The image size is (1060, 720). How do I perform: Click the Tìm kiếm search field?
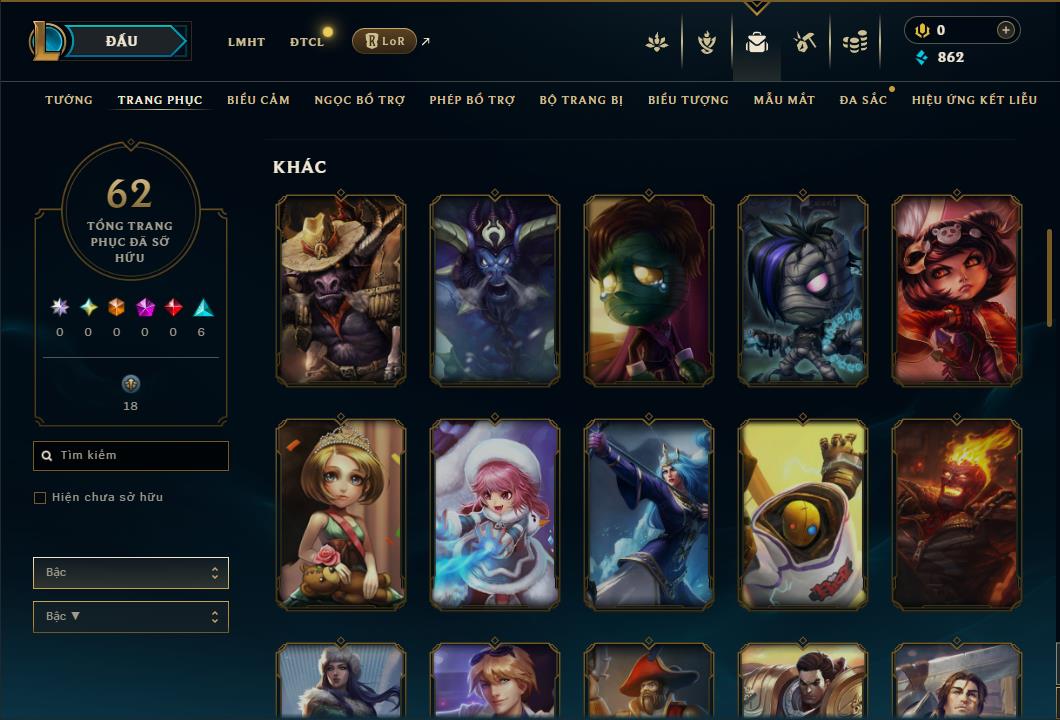click(x=131, y=456)
